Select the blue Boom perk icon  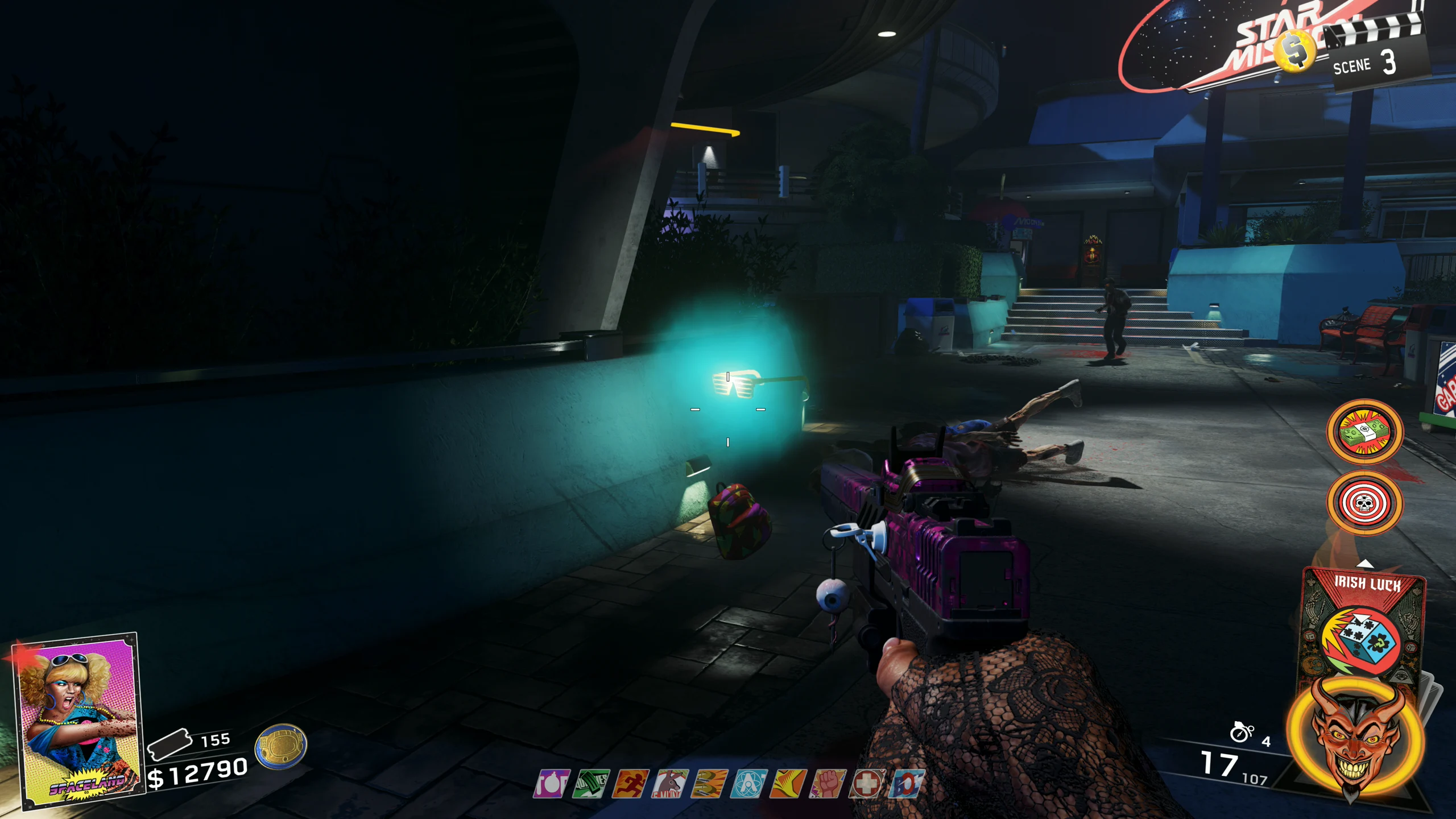point(907,784)
